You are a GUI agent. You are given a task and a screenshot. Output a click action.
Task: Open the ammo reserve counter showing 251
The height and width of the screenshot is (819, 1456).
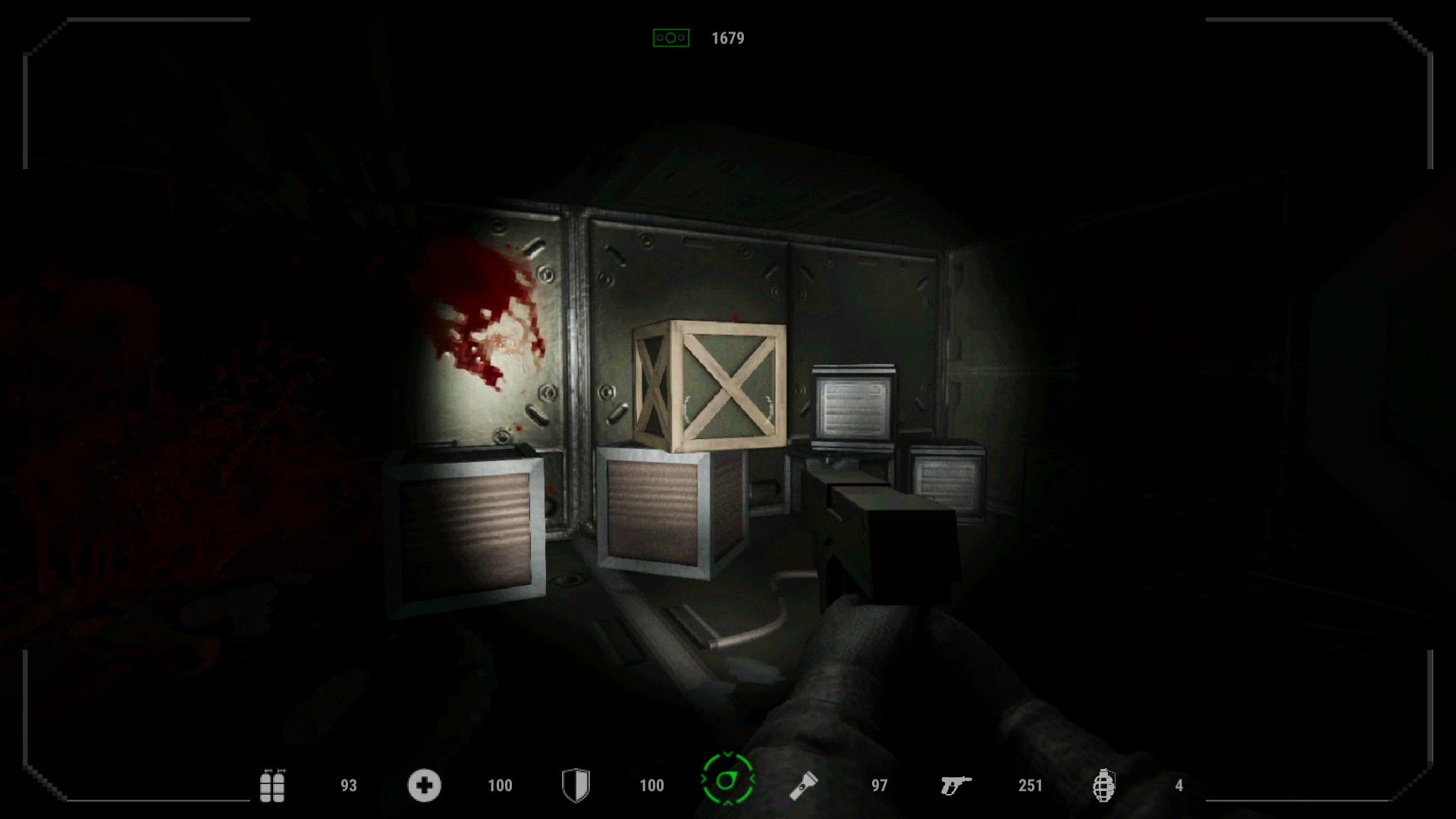coord(1030,786)
